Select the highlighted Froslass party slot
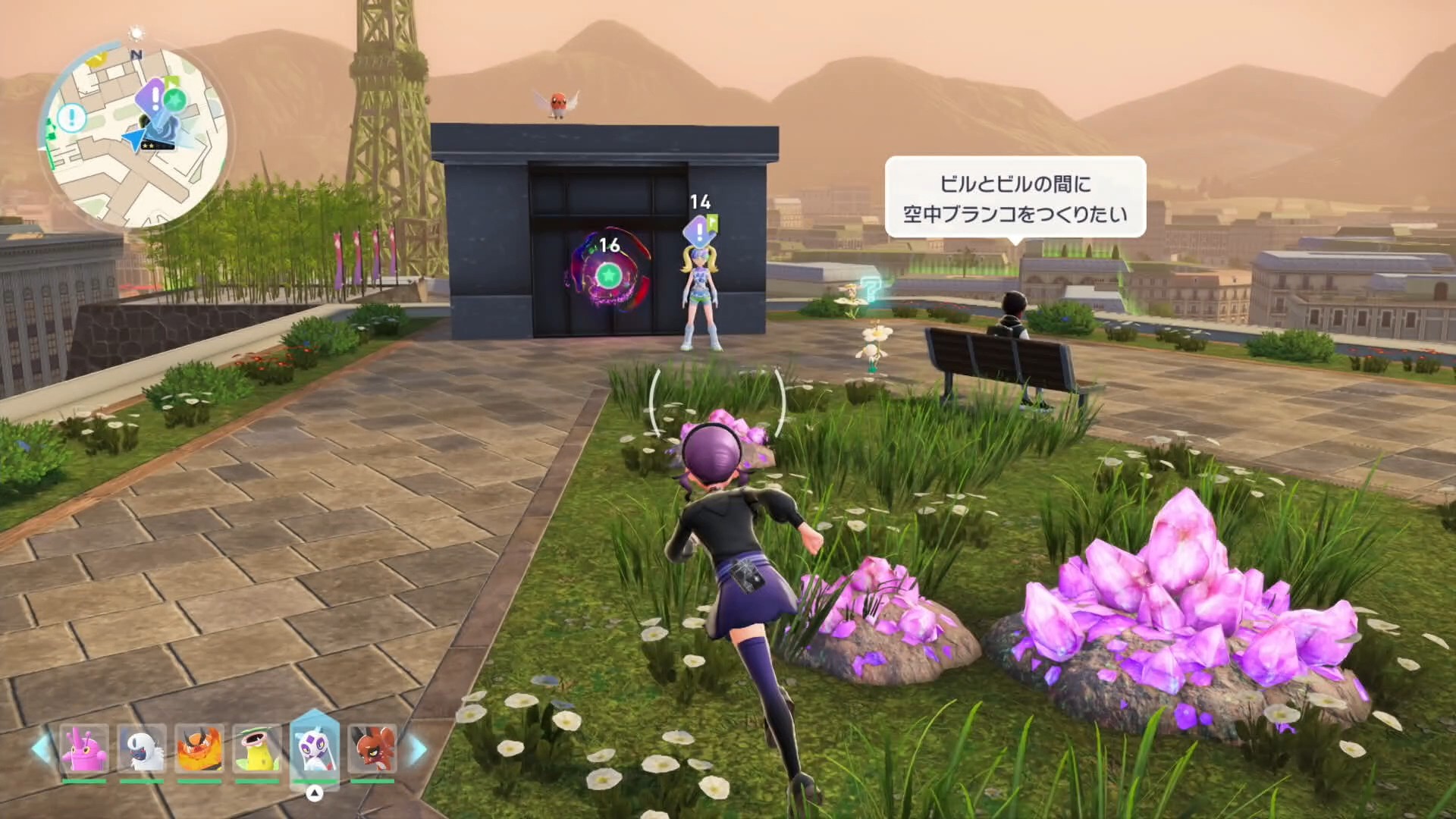Viewport: 1456px width, 819px height. (314, 747)
